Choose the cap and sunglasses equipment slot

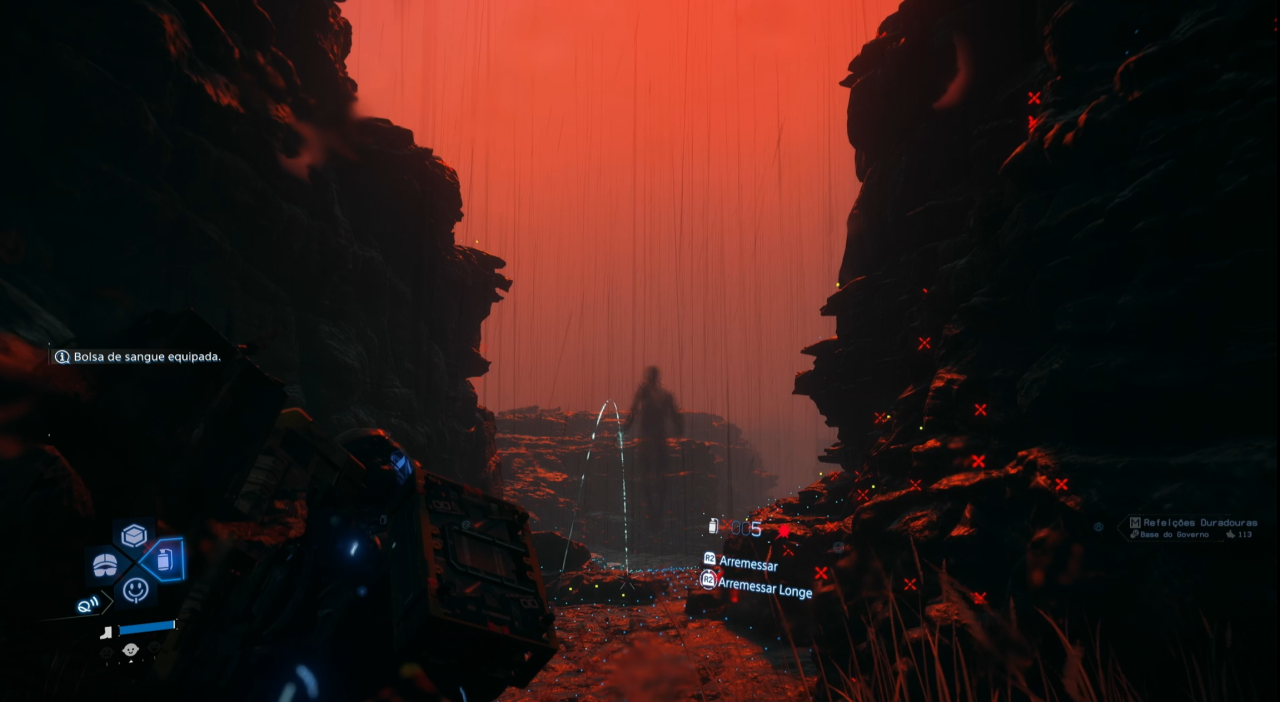tap(106, 565)
